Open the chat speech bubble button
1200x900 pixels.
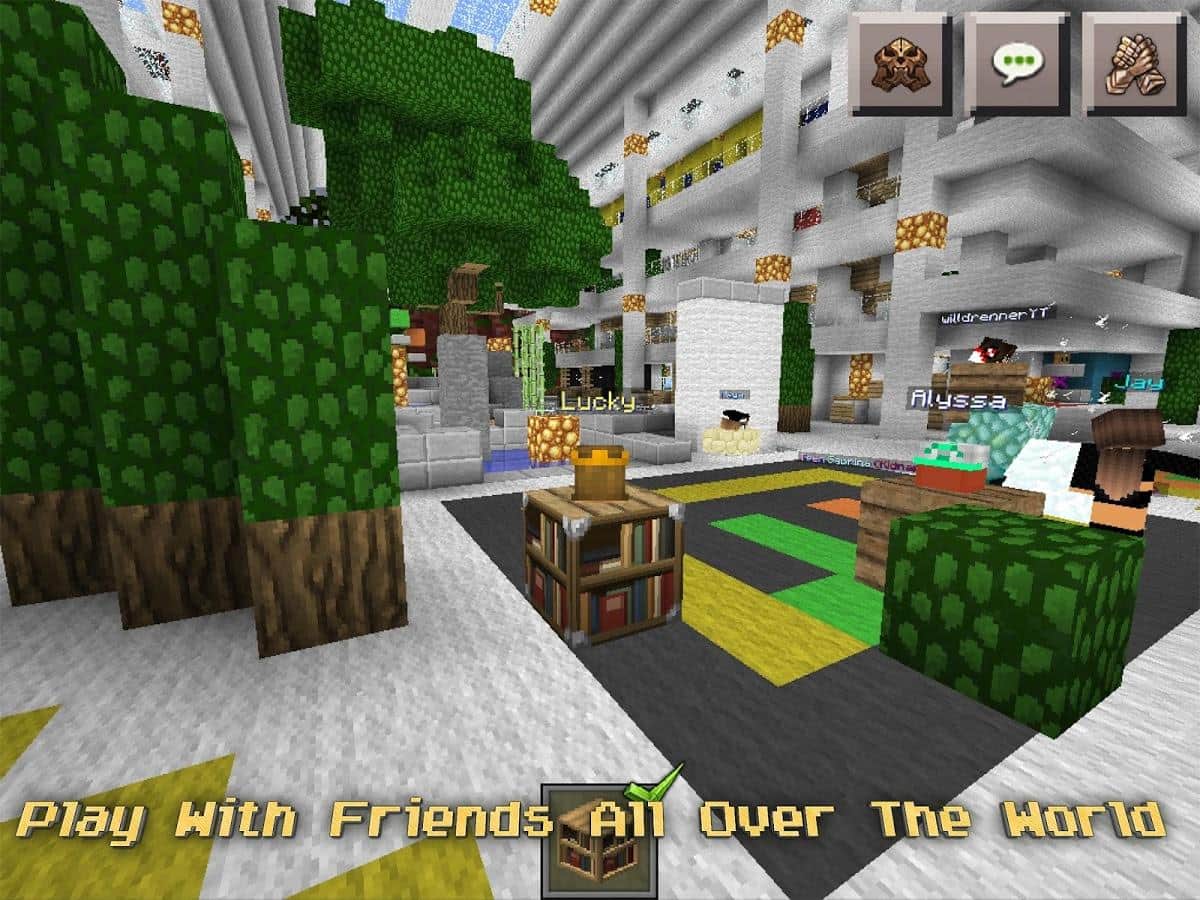pyautogui.click(x=1017, y=63)
